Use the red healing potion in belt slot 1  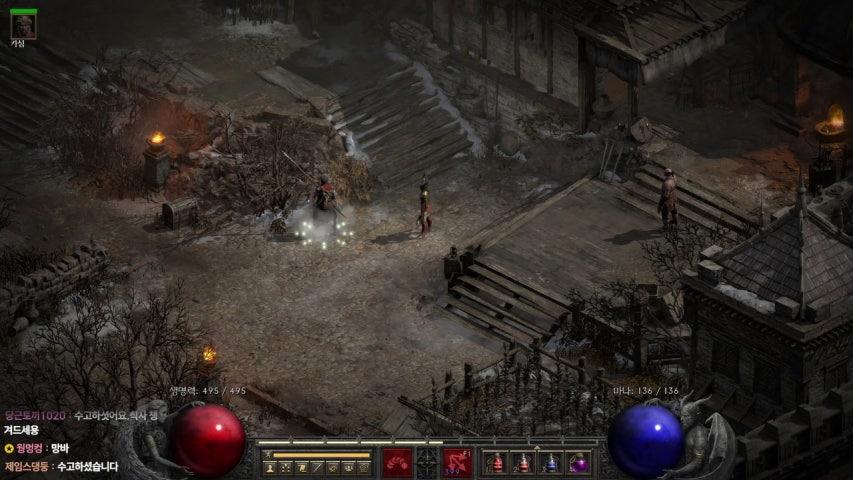click(497, 463)
